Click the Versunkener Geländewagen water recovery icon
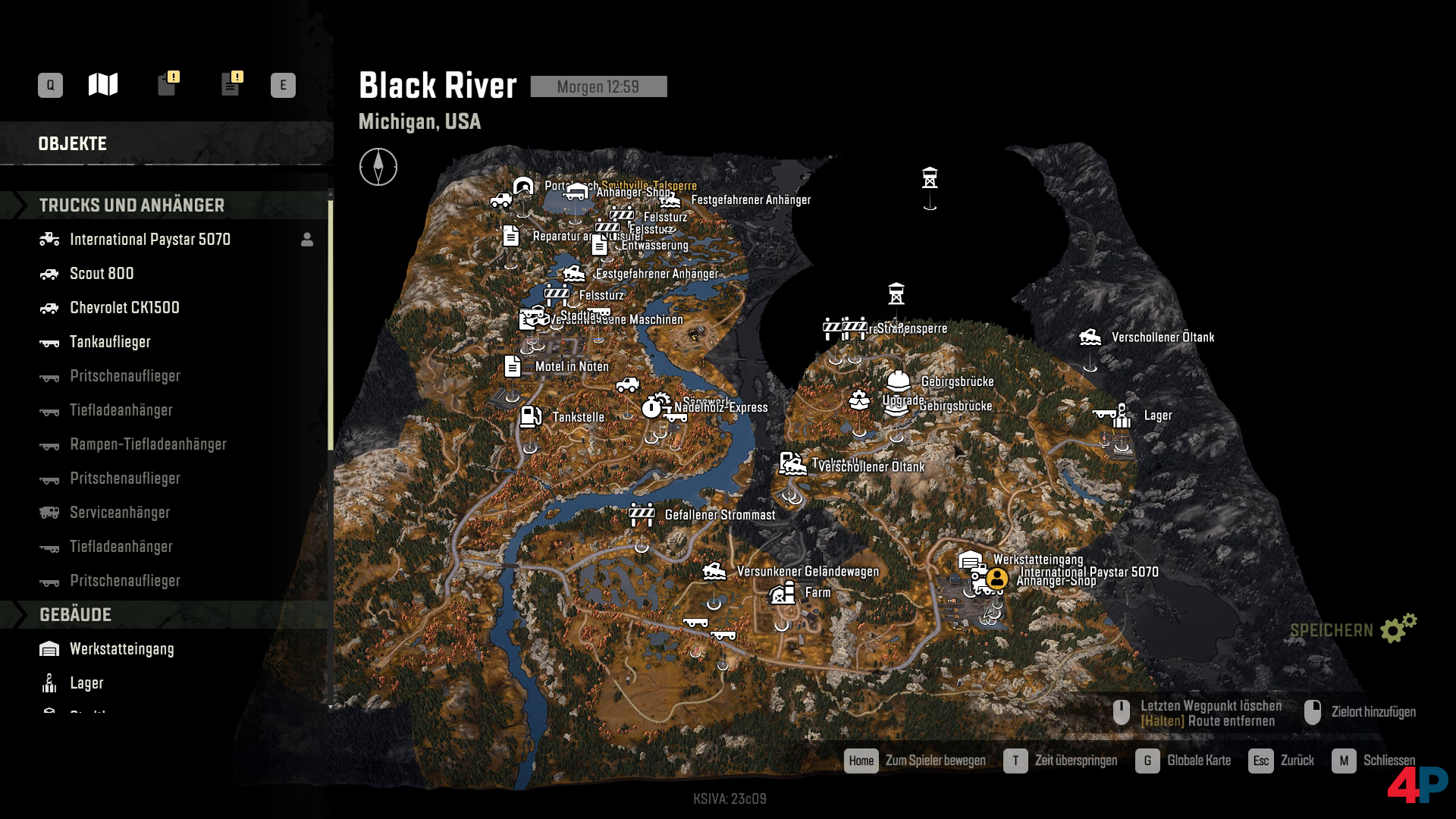Screen dimensions: 1456x819 point(714,570)
